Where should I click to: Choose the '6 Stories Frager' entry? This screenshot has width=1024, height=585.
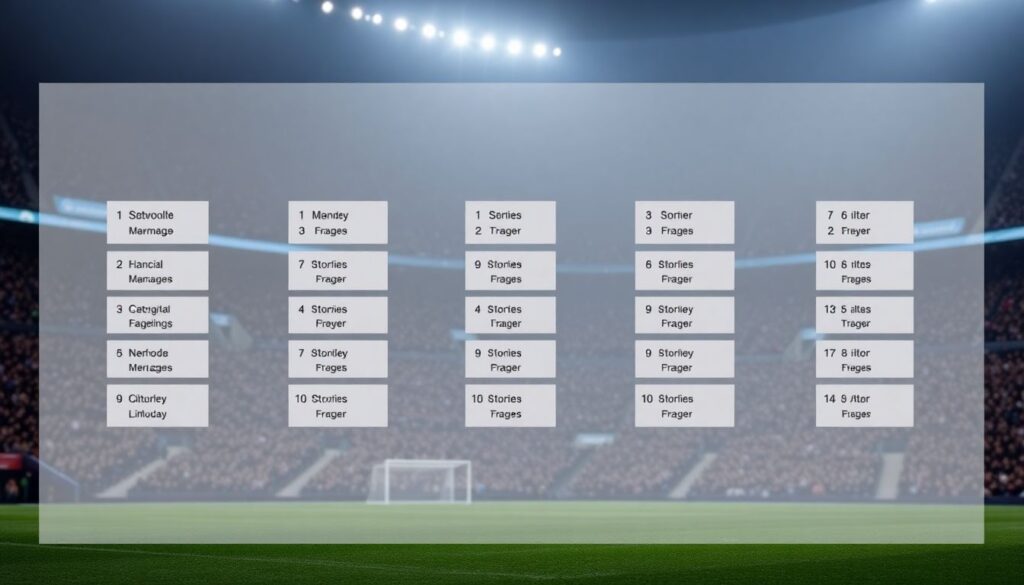click(684, 271)
